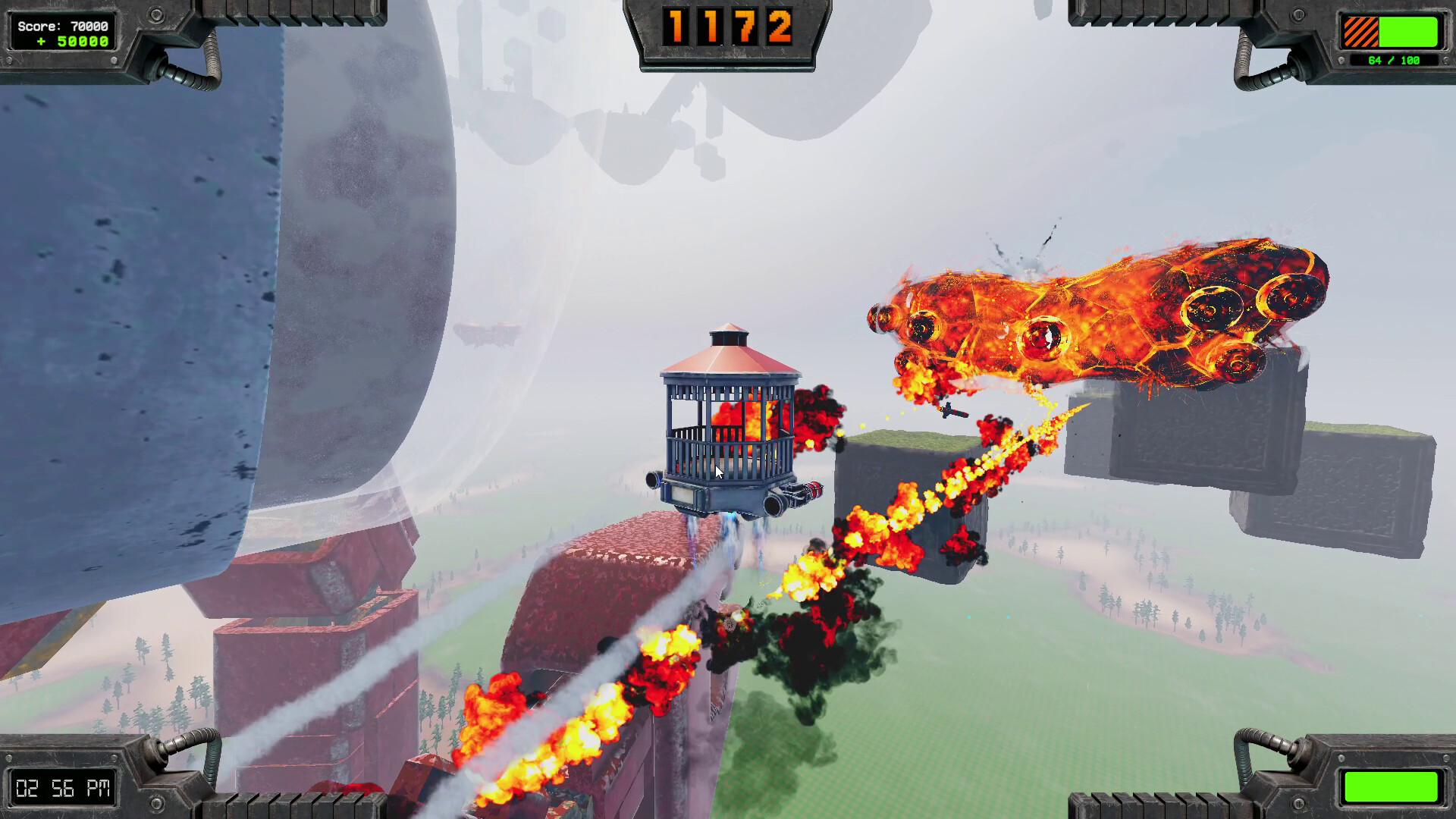Click the mouse cursor position on the gazebo
Screen dimensions: 1456x819
717,471
